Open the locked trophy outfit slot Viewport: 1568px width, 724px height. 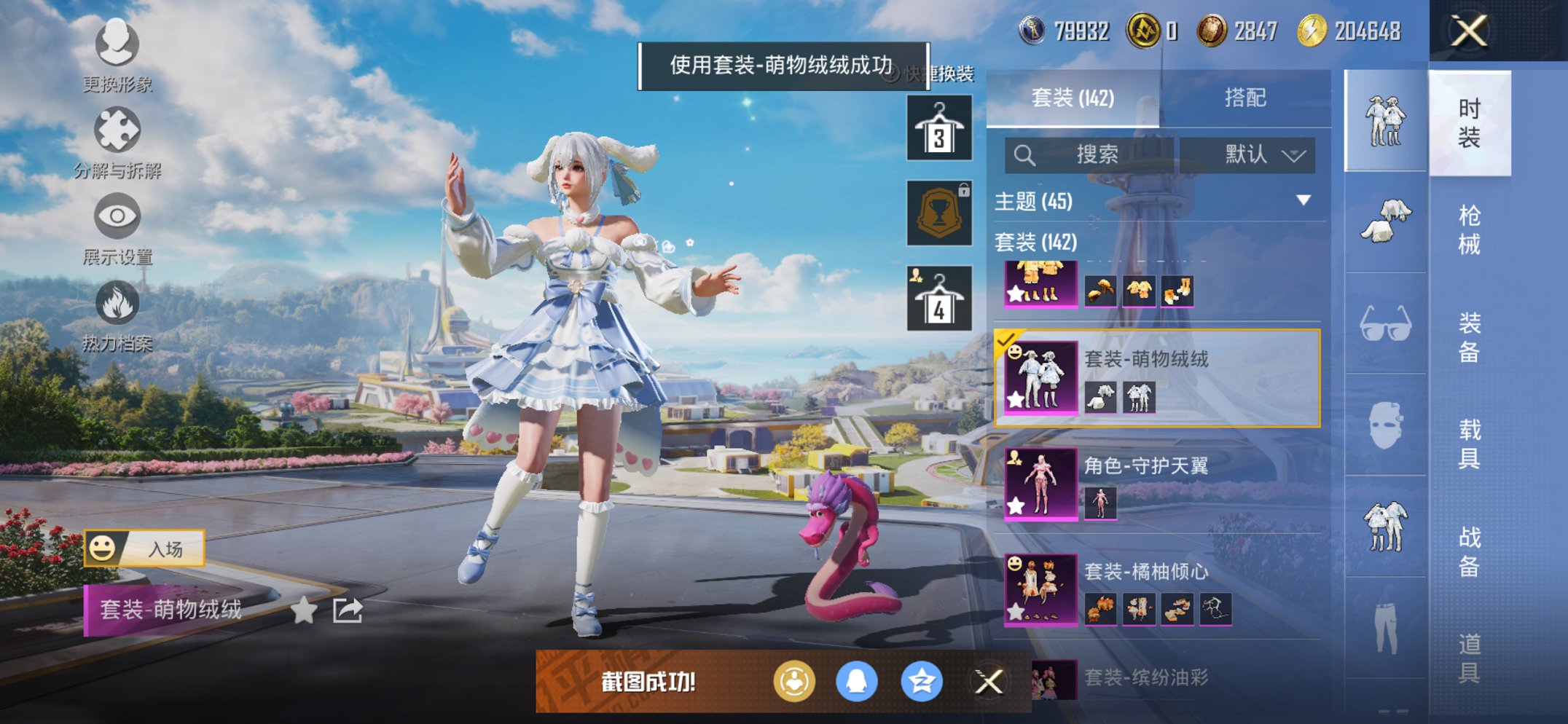(939, 214)
